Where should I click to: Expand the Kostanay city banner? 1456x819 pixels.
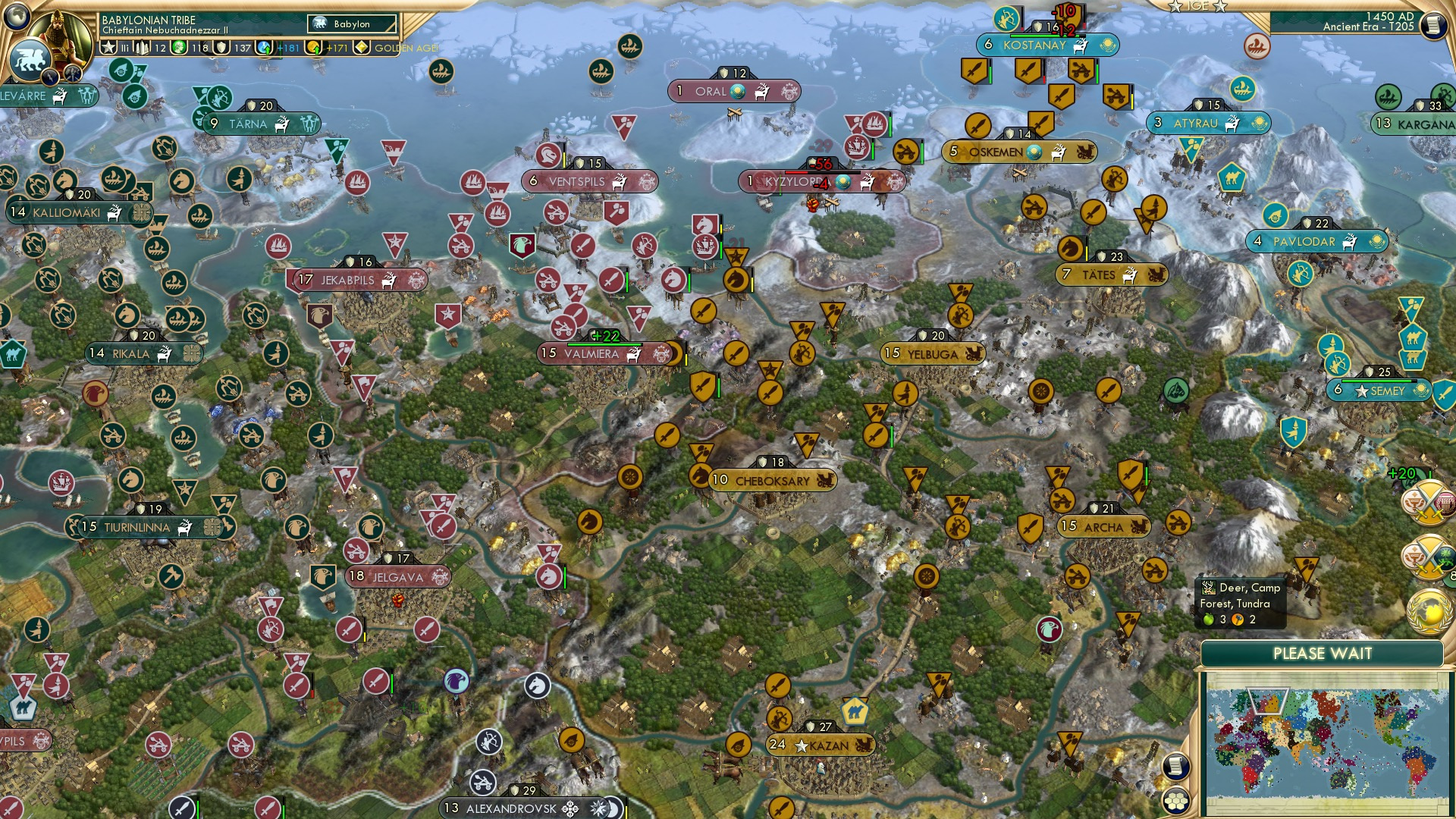tap(1048, 45)
